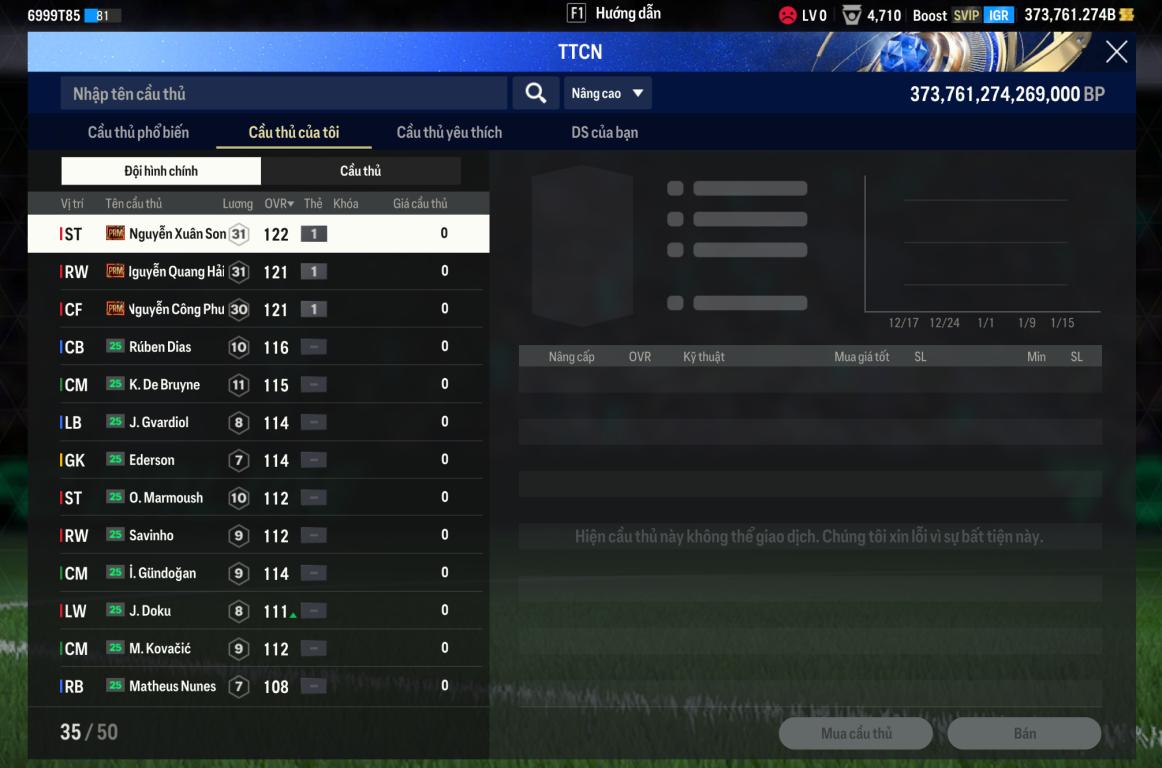Open the DS của bạn tab
This screenshot has height=768, width=1162.
tap(604, 132)
